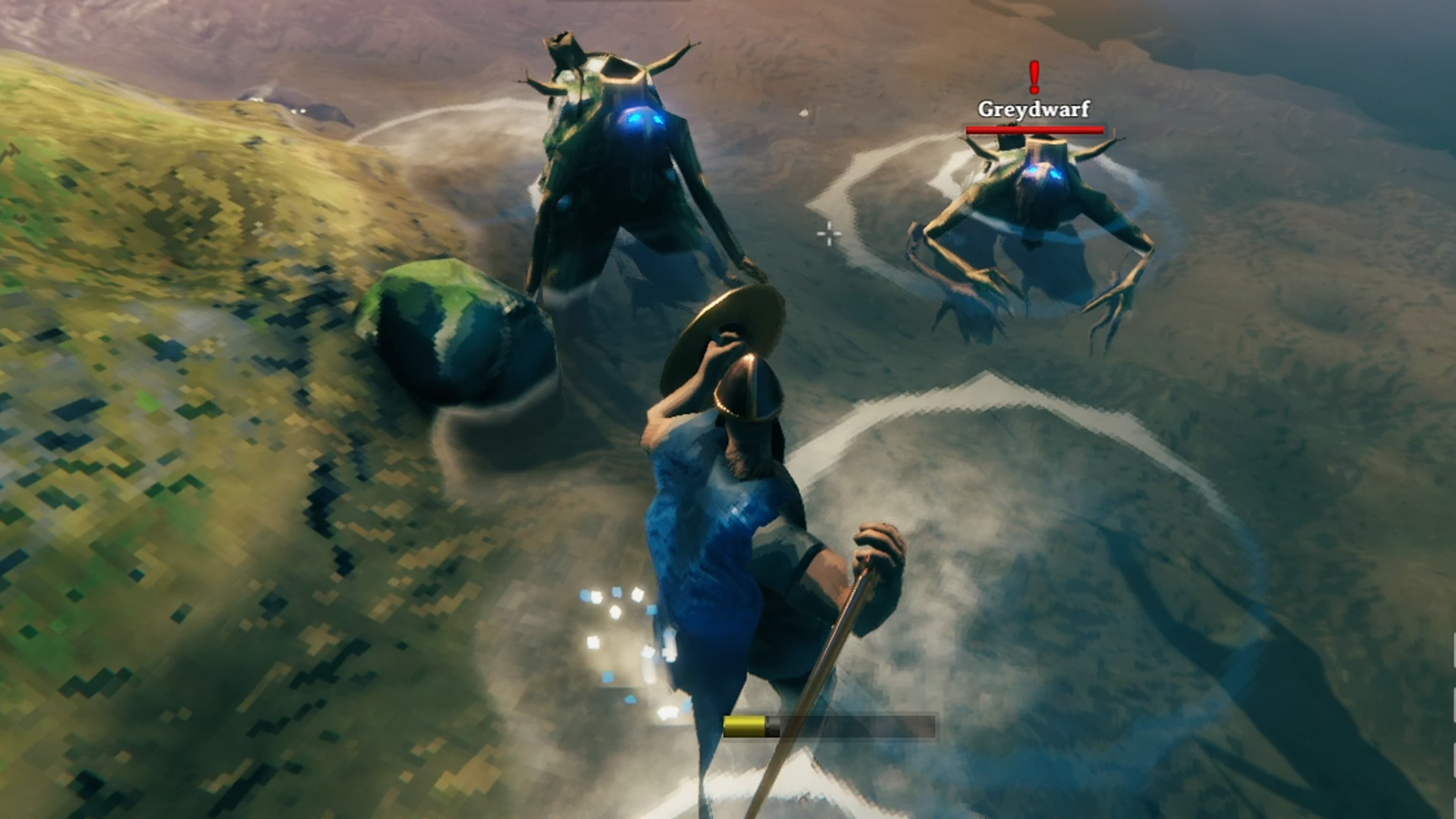Click the red alert exclamation icon
1456x819 pixels.
point(1032,76)
